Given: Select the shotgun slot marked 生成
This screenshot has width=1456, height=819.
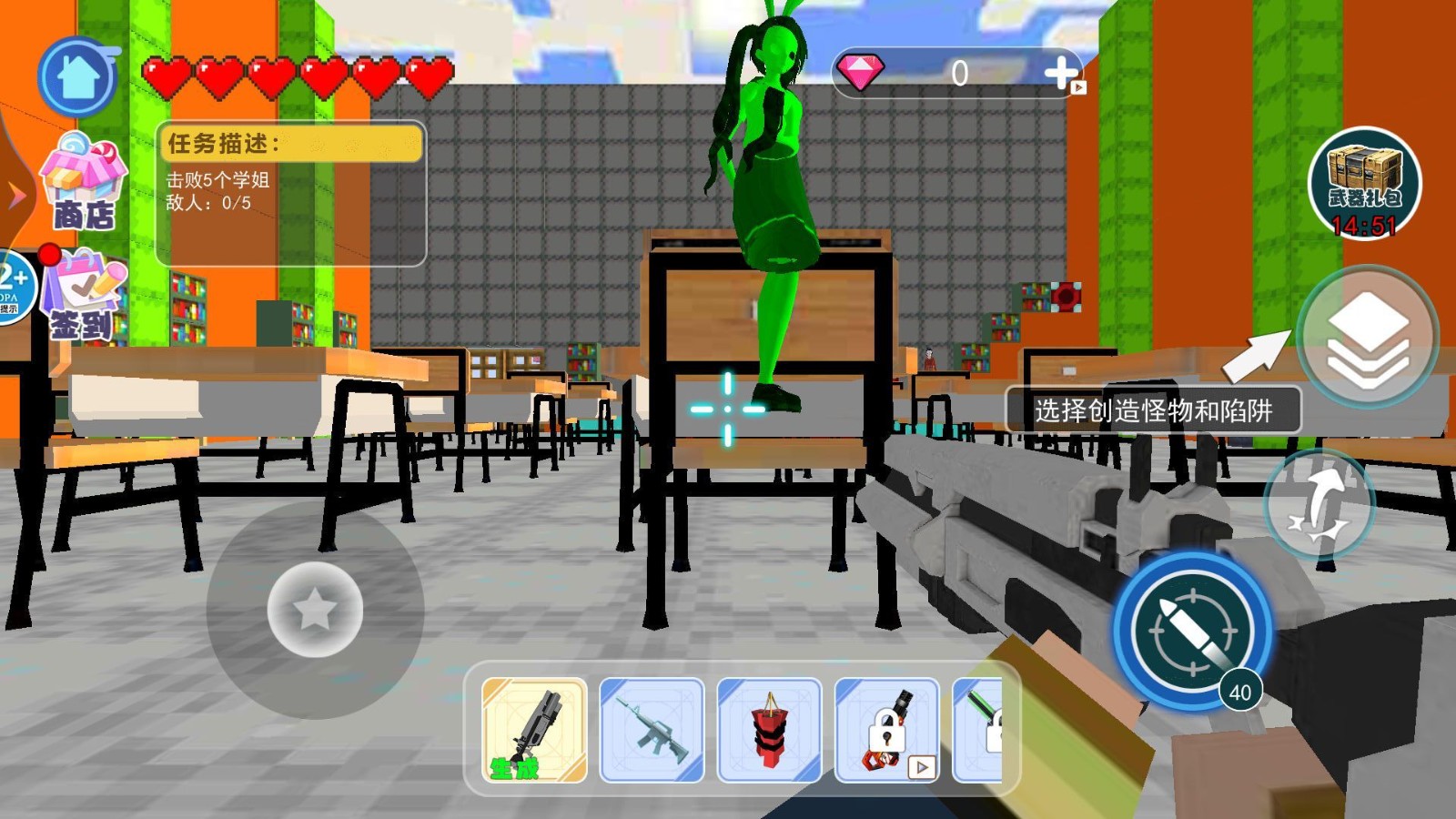Looking at the screenshot, I should pyautogui.click(x=534, y=730).
